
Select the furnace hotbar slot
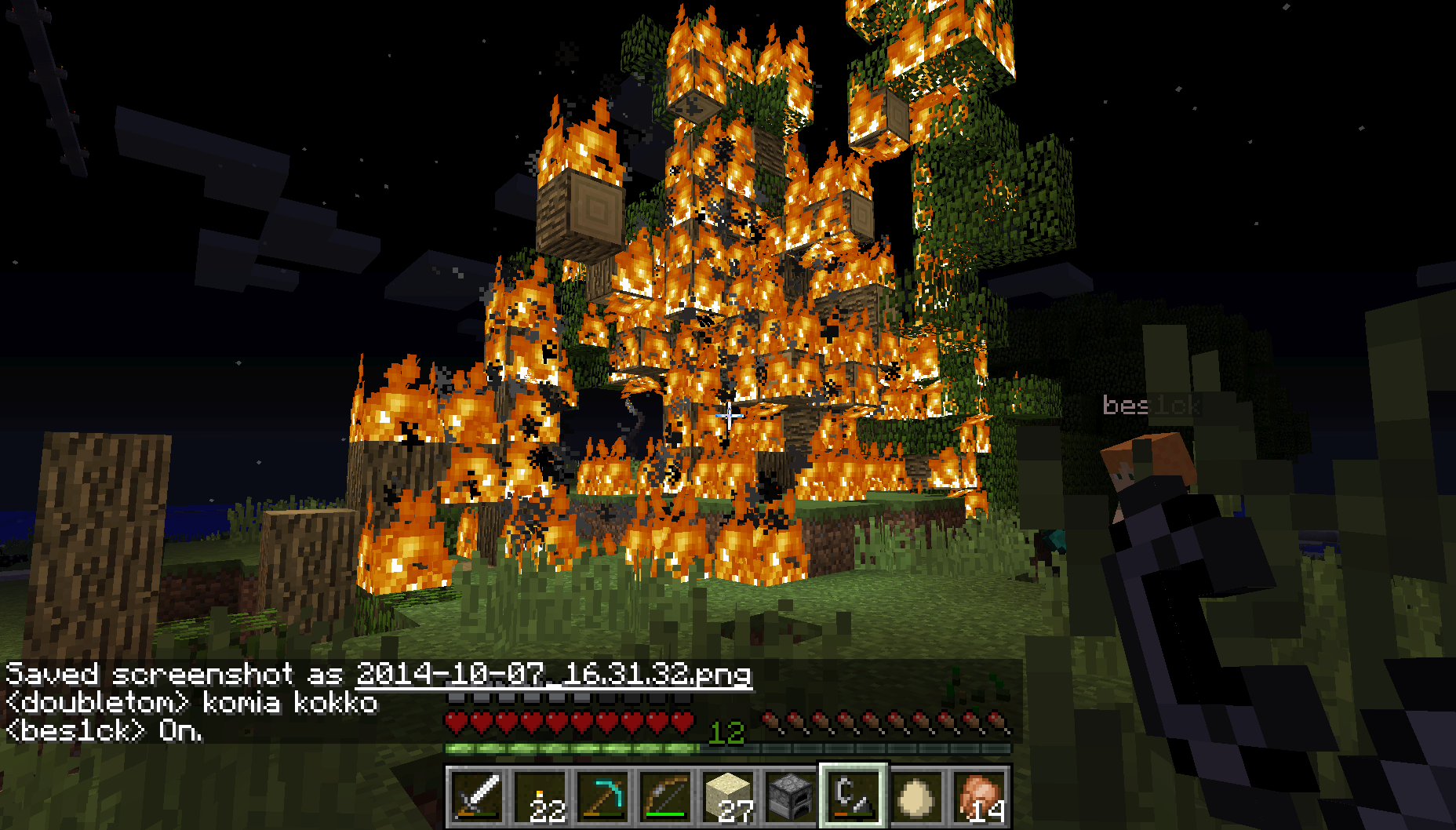pos(791,796)
